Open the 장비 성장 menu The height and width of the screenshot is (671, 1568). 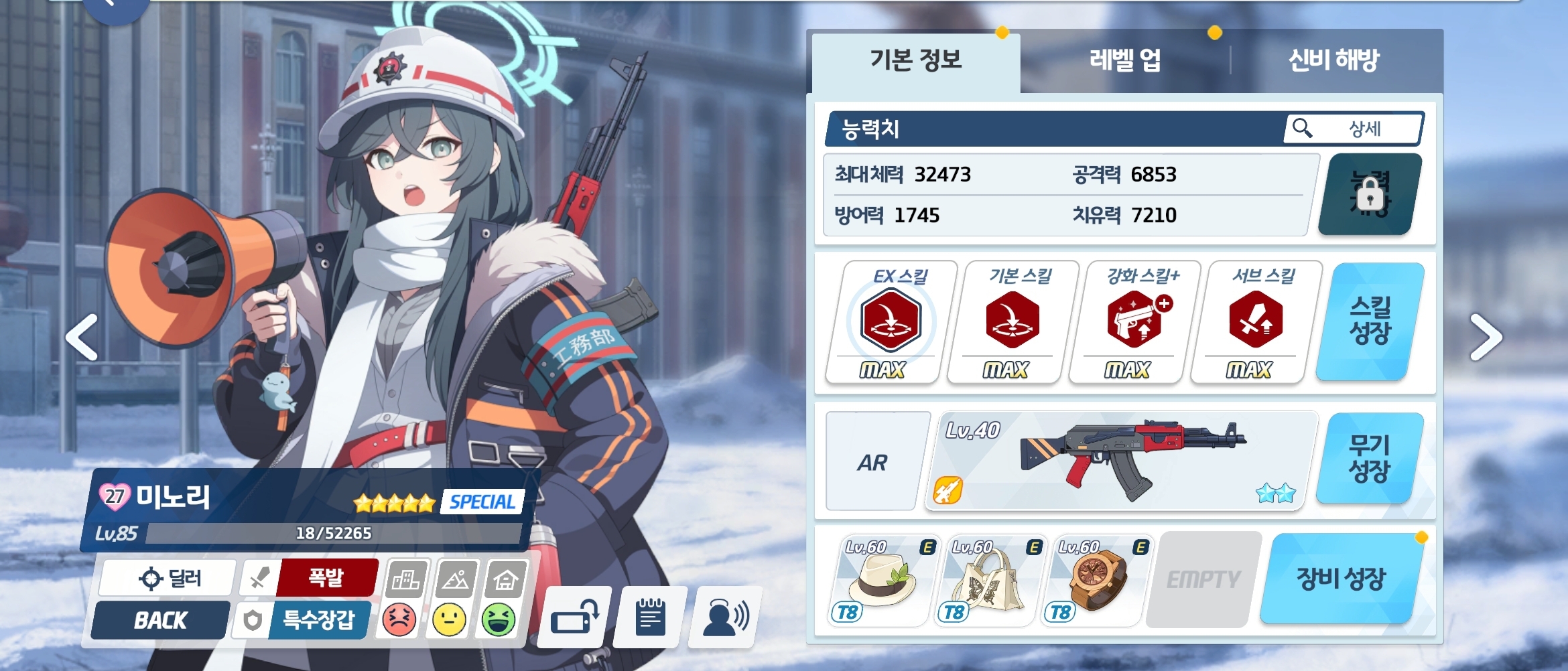1342,579
